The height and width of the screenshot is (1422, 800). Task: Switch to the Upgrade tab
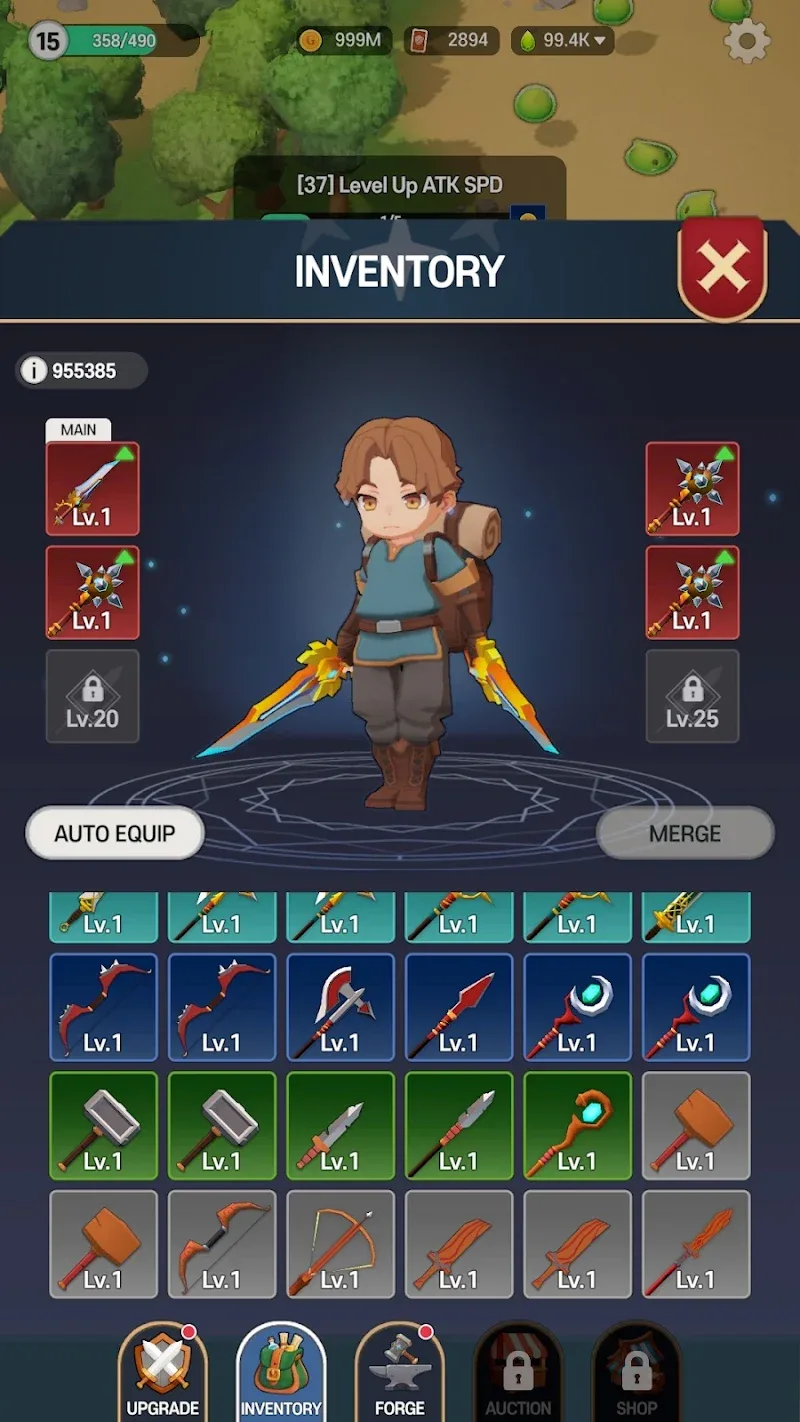coord(162,1372)
